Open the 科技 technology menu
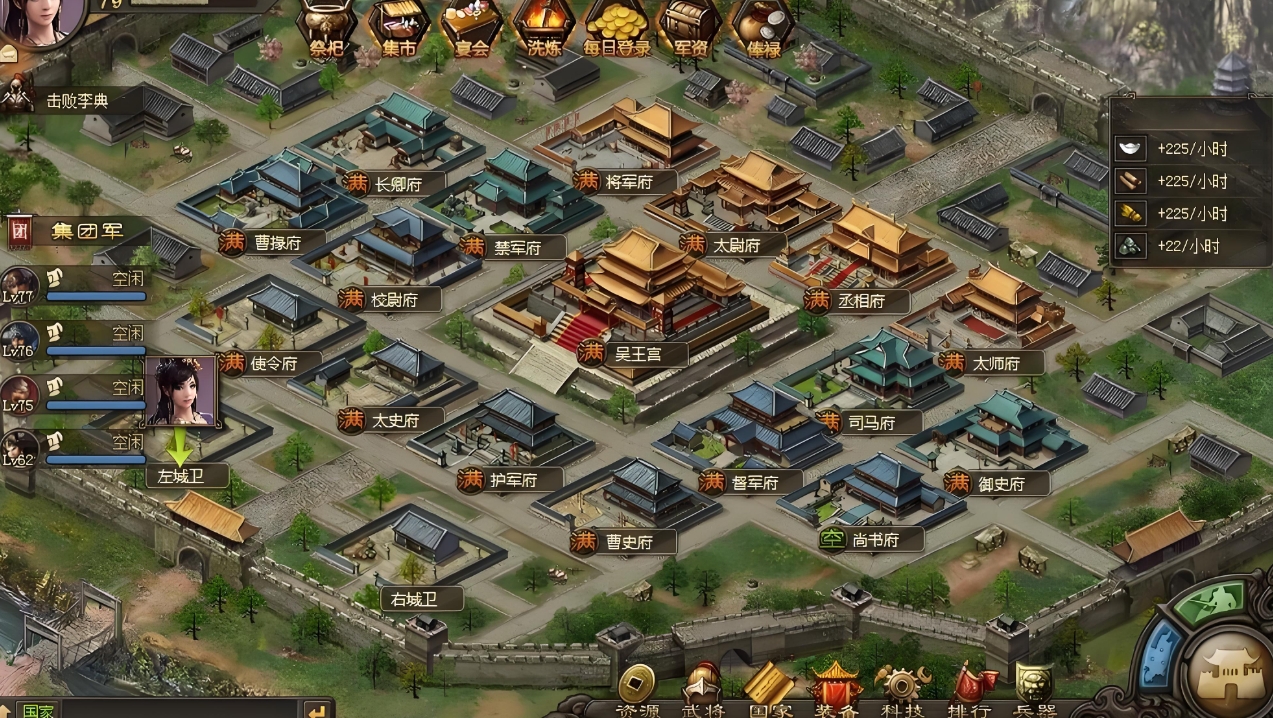This screenshot has width=1273, height=718. pos(903,692)
